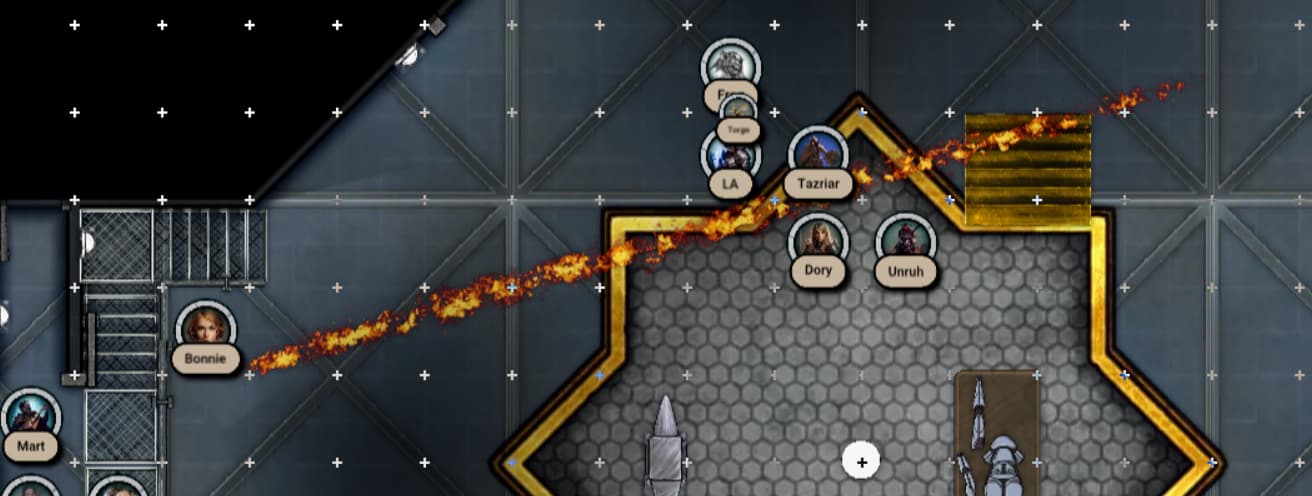This screenshot has height=496, width=1312.
Task: Pick the Unruh character token
Action: (905, 243)
